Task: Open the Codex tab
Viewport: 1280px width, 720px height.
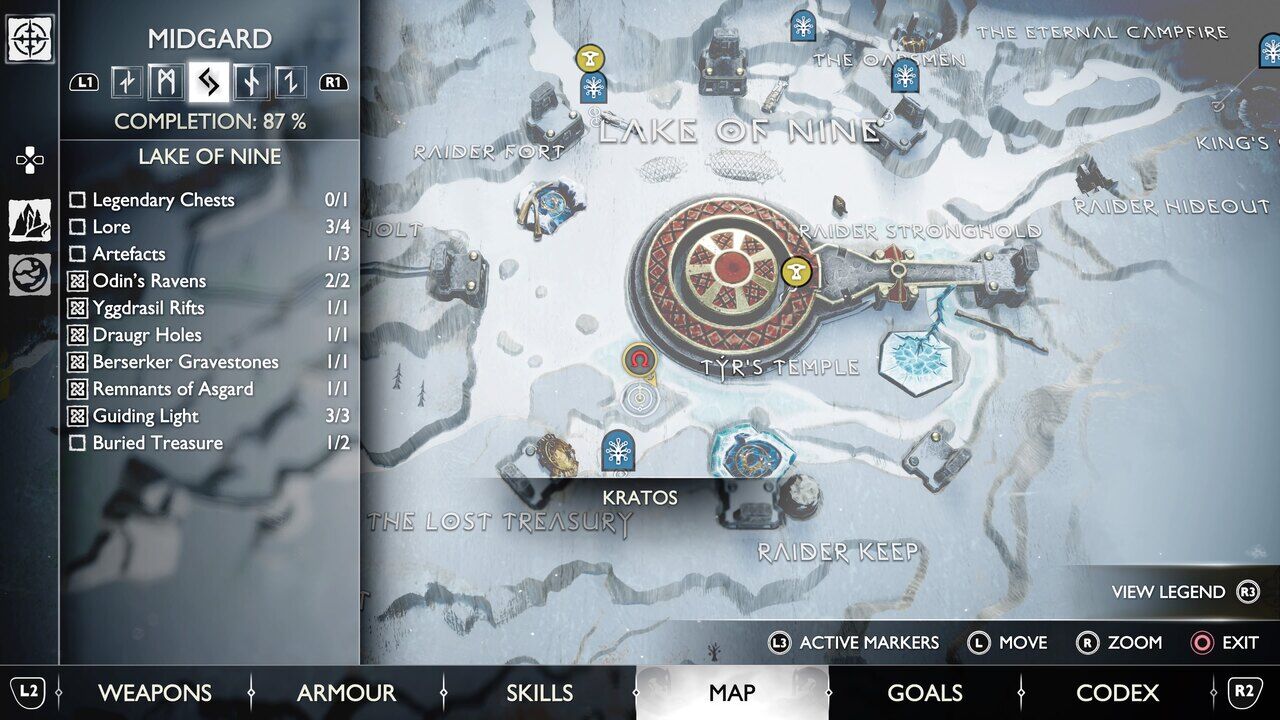Action: pos(1117,692)
